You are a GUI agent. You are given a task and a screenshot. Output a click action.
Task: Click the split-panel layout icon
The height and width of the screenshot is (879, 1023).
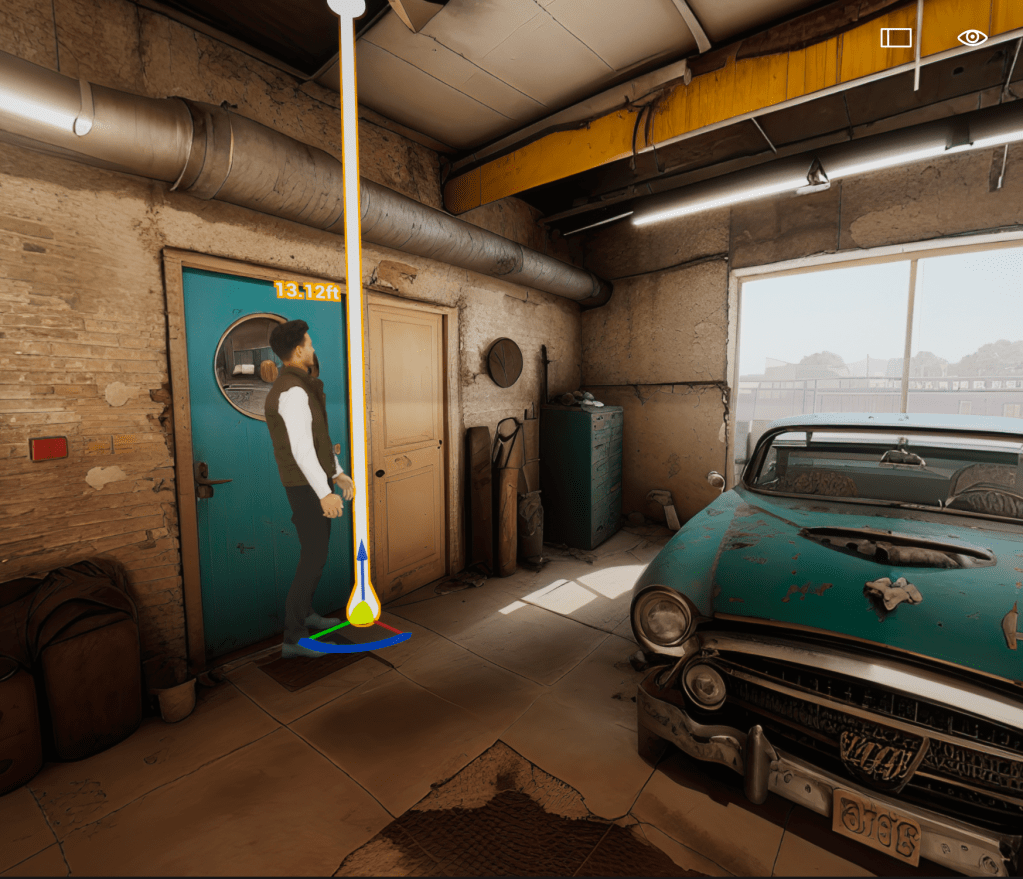[x=896, y=38]
